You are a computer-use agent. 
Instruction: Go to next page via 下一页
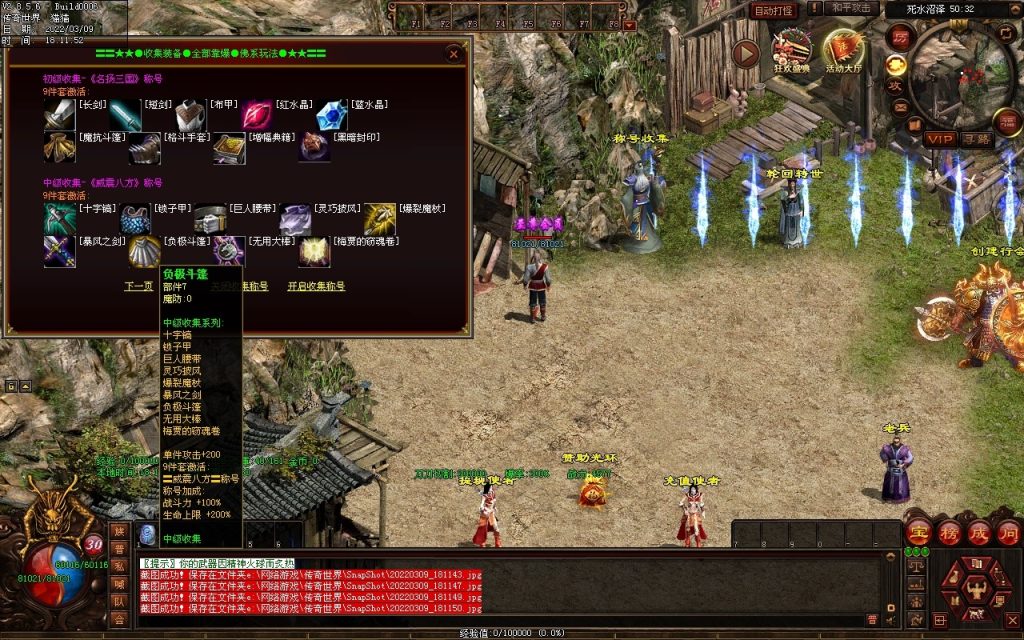(138, 286)
